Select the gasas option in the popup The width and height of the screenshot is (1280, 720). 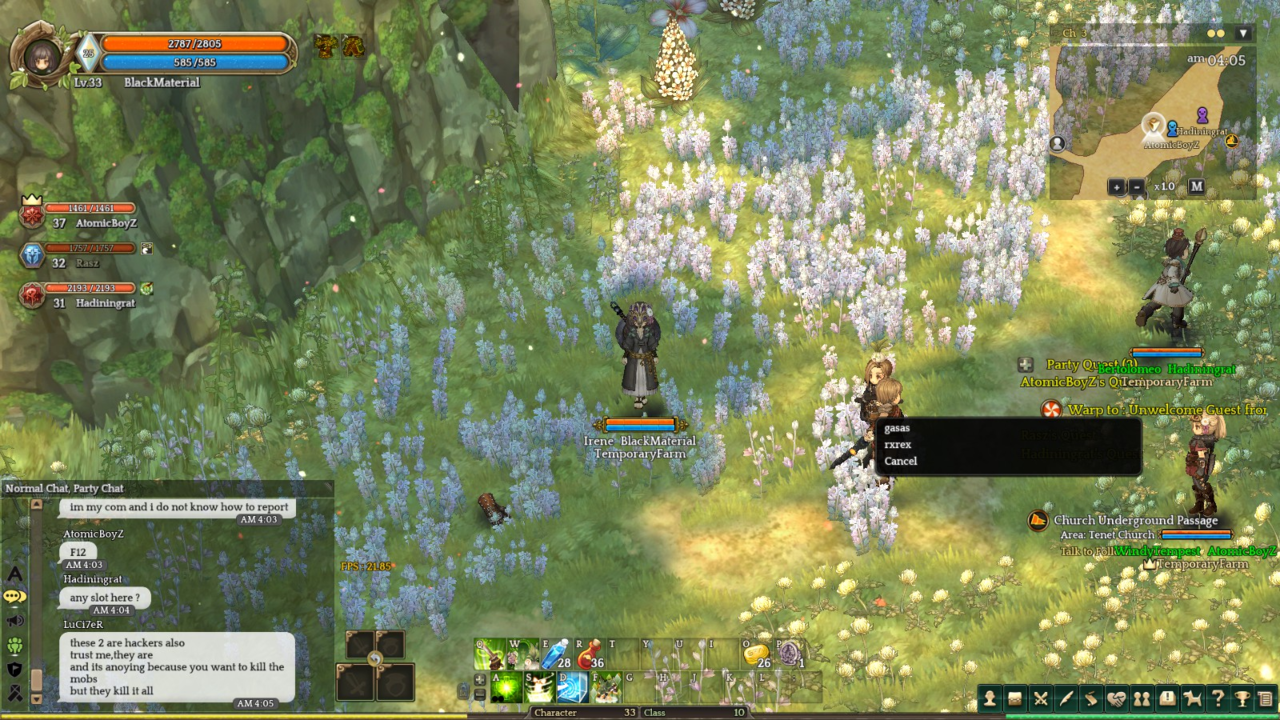[x=897, y=428]
